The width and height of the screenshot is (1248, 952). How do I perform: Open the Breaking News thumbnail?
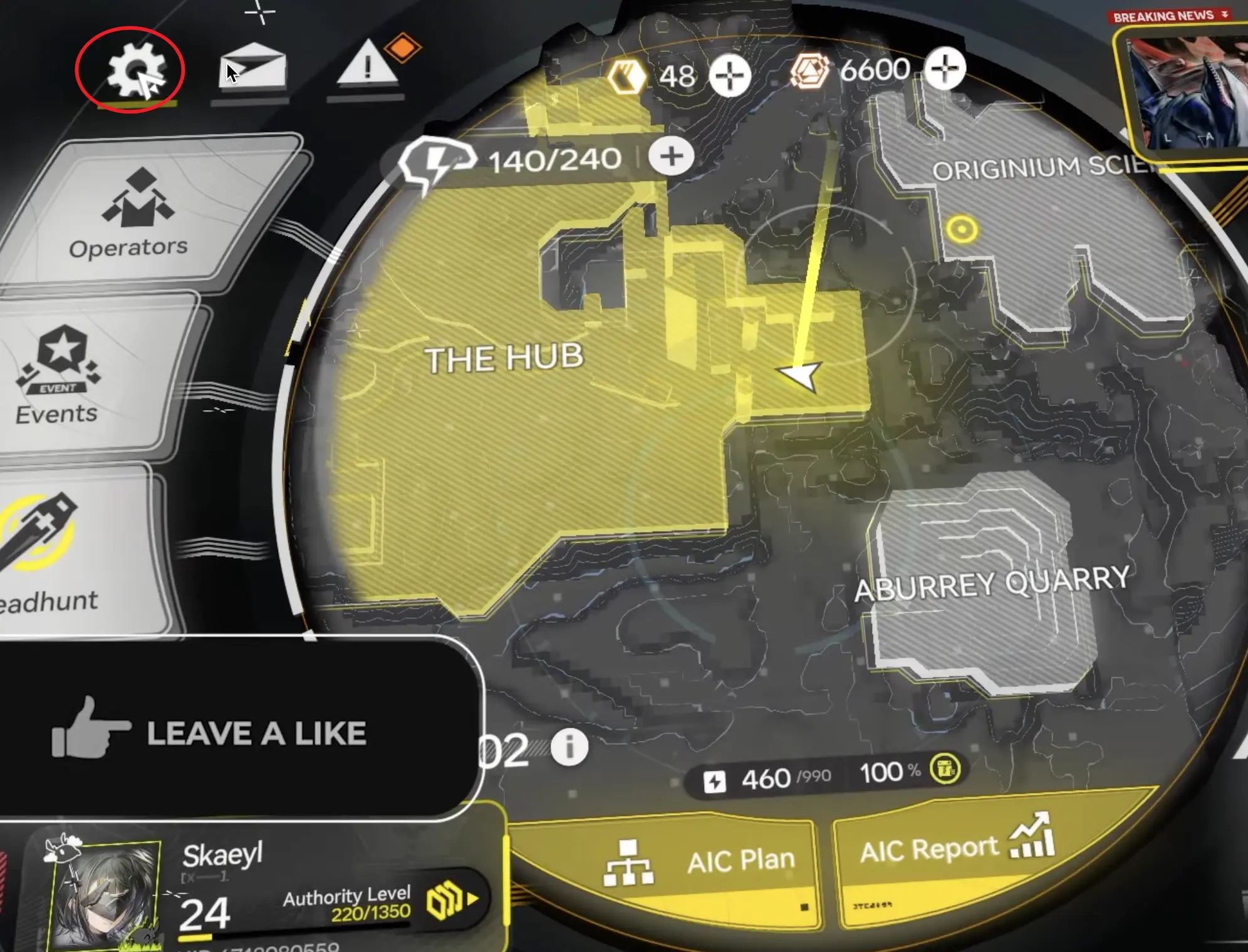(1184, 94)
